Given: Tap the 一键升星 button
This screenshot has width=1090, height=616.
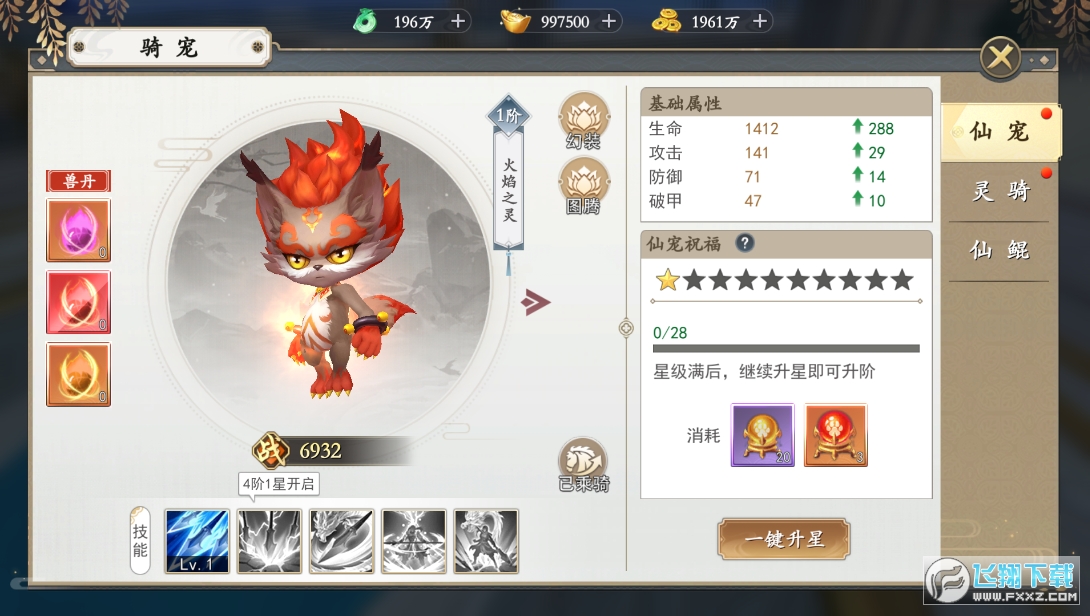Looking at the screenshot, I should click(x=784, y=539).
